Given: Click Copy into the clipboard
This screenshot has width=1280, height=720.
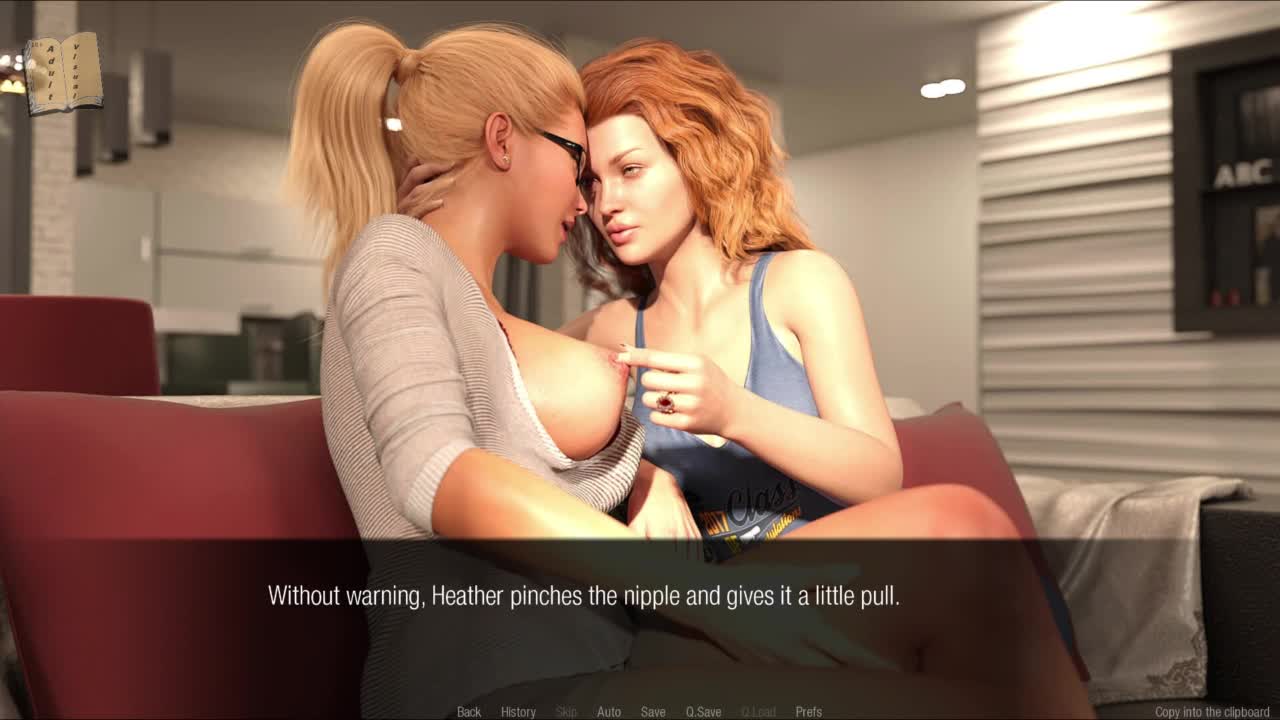Looking at the screenshot, I should (x=1212, y=712).
